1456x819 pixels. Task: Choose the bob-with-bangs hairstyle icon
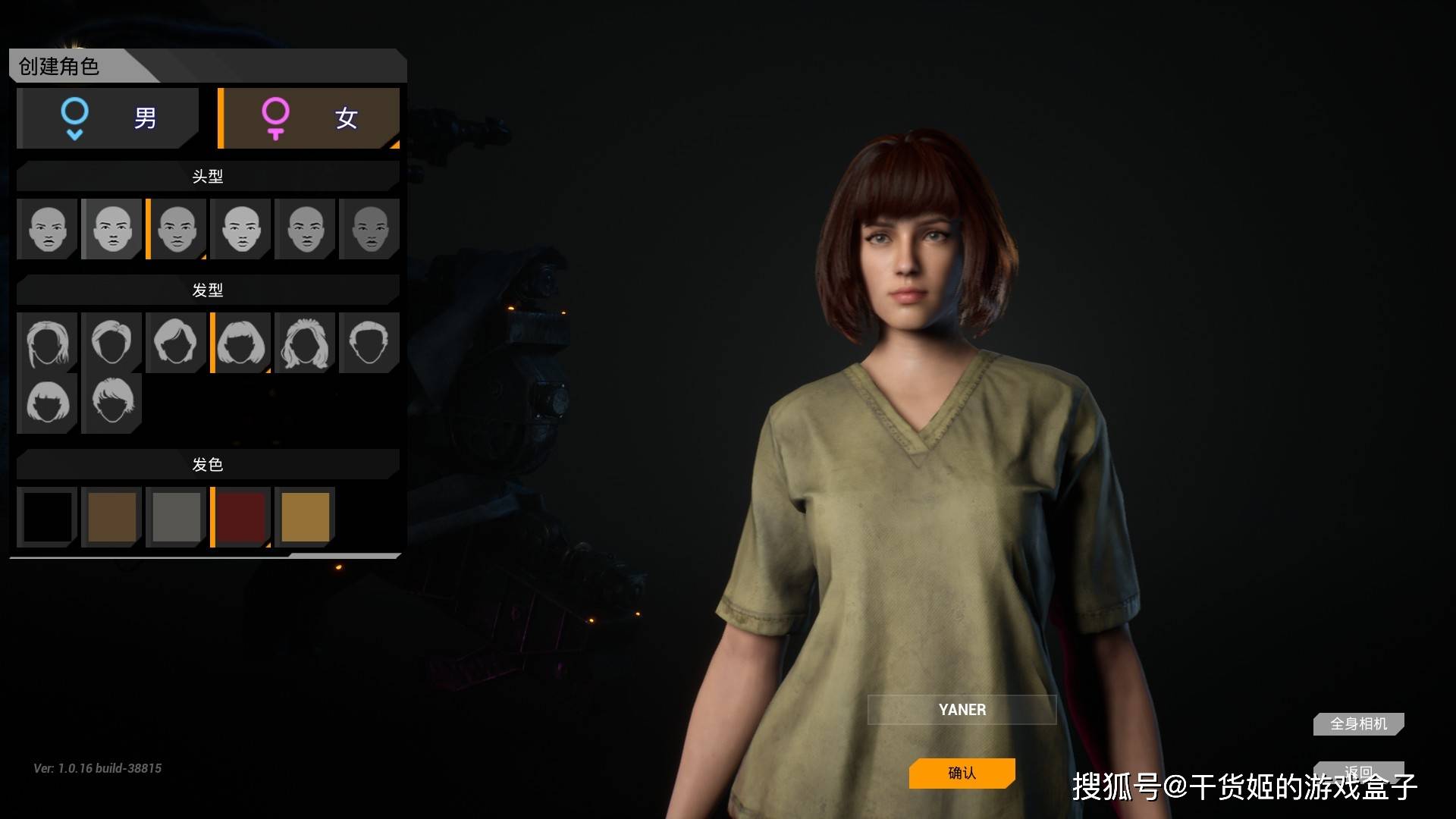coord(241,343)
